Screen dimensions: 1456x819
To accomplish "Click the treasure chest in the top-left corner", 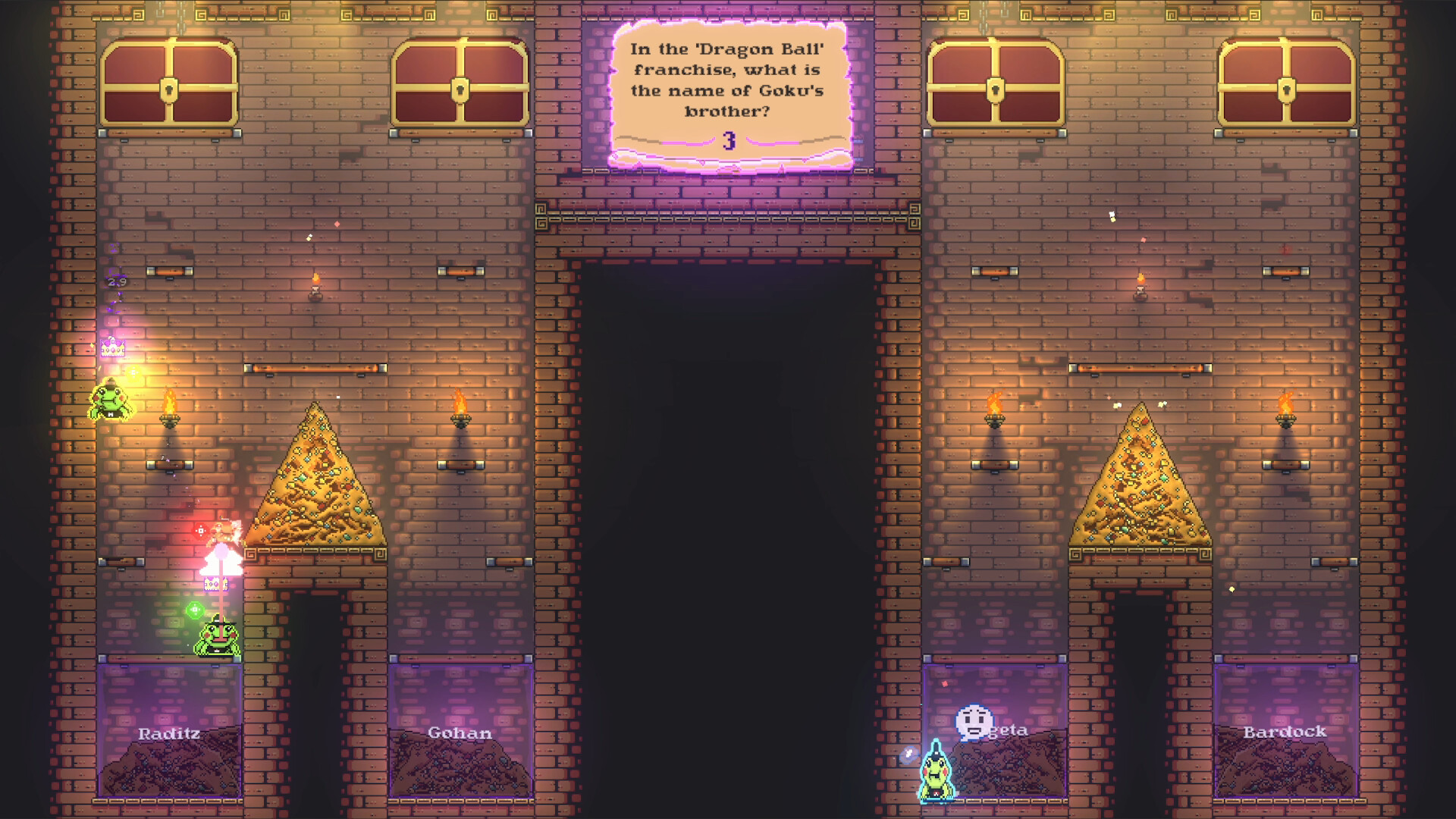I will [x=167, y=83].
